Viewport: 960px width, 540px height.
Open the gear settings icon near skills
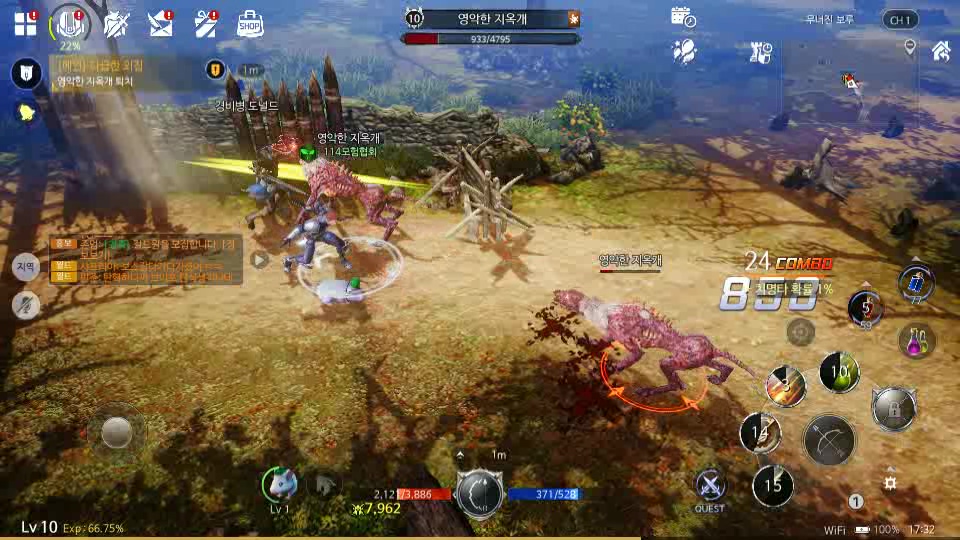[889, 483]
